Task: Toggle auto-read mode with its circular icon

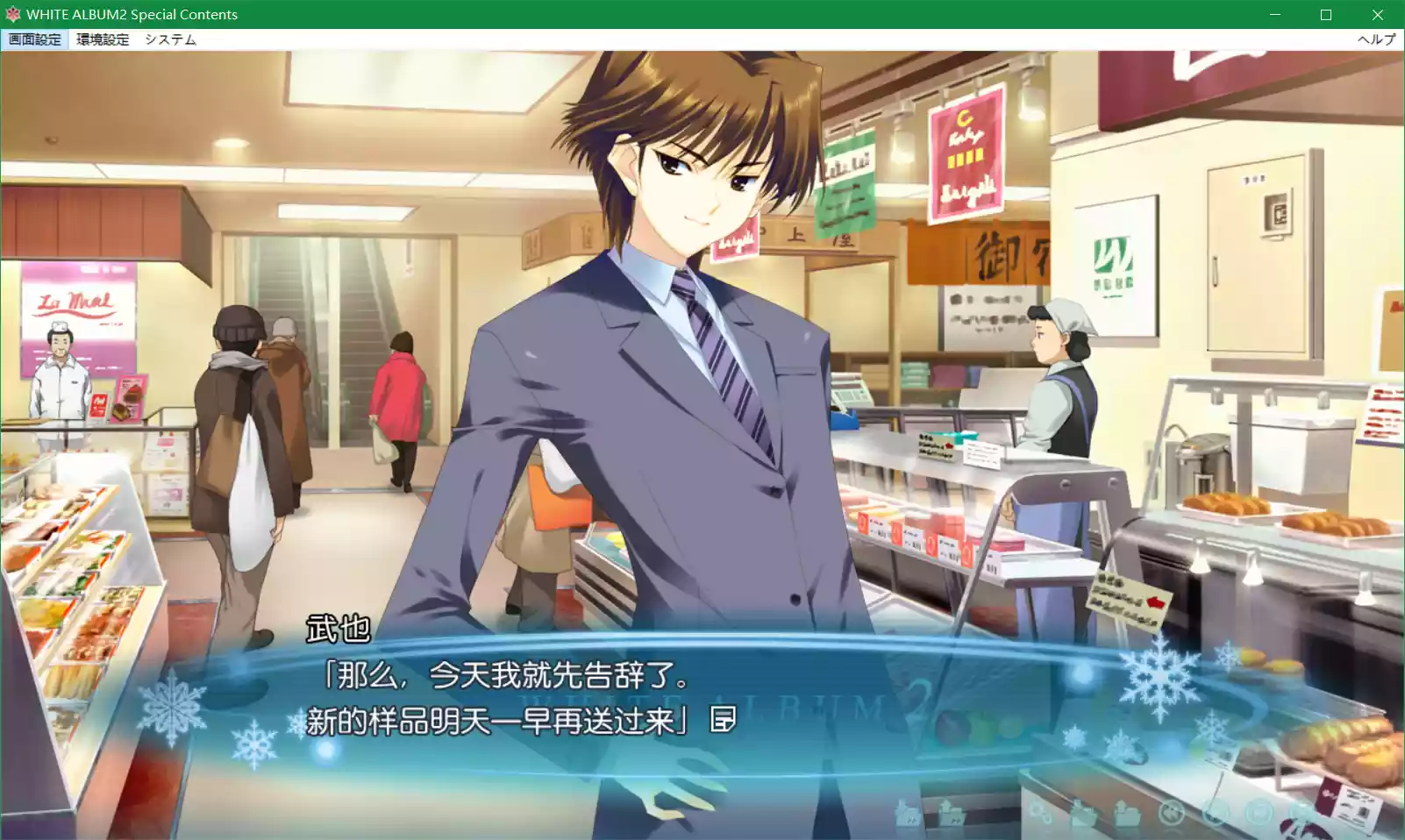Action: 1215,813
